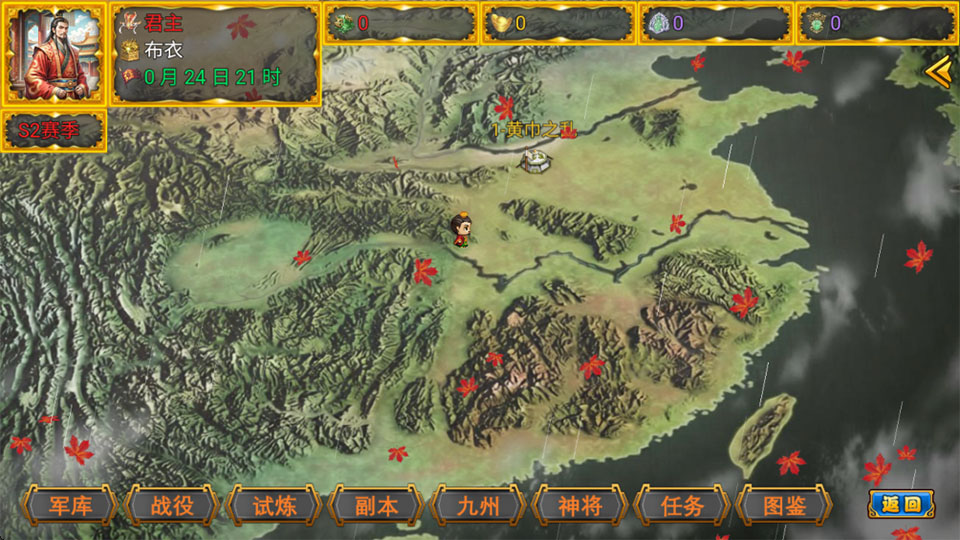Open the 军库 armory menu
Image resolution: width=960 pixels, height=540 pixels.
pos(70,505)
